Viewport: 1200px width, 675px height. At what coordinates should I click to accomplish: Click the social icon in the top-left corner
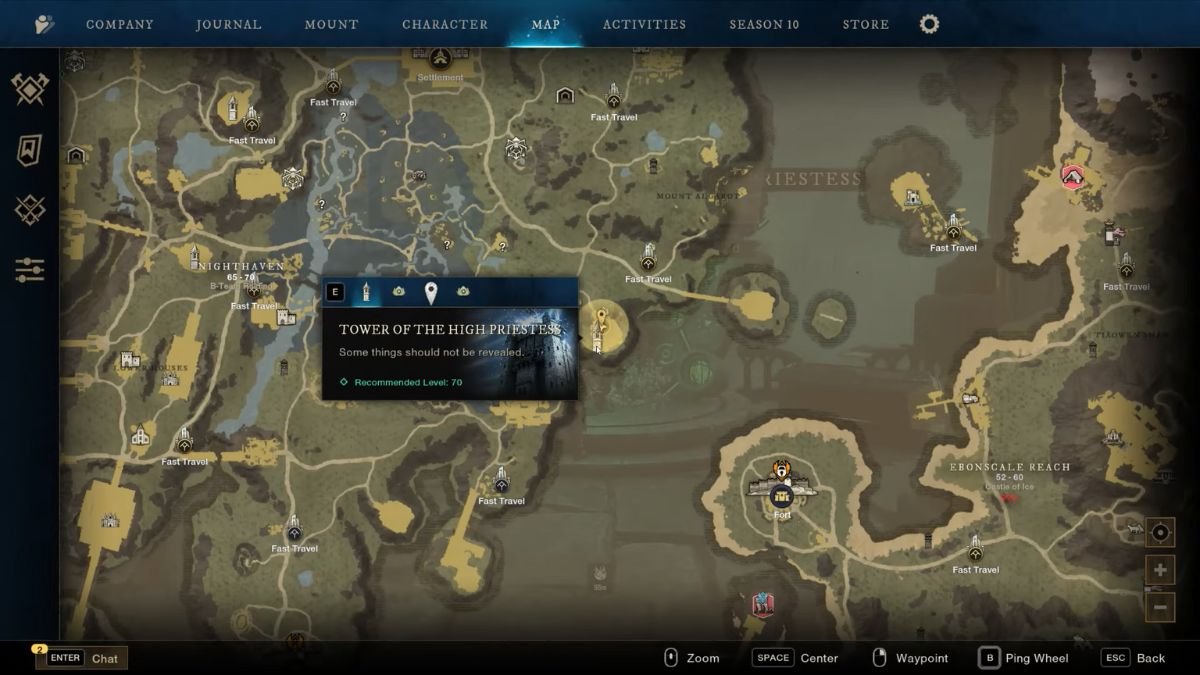point(44,24)
